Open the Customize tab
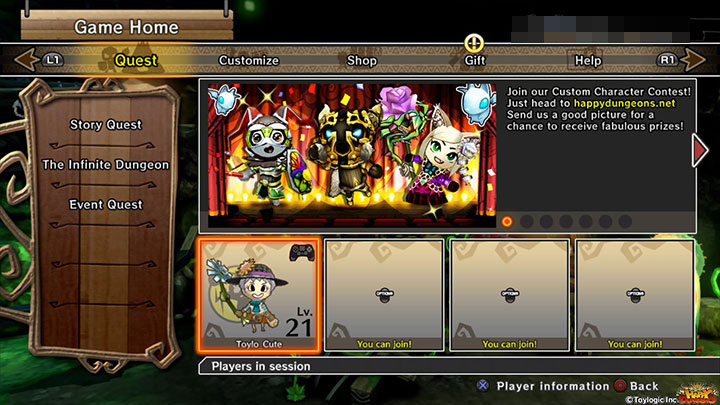The image size is (720, 405). 249,60
